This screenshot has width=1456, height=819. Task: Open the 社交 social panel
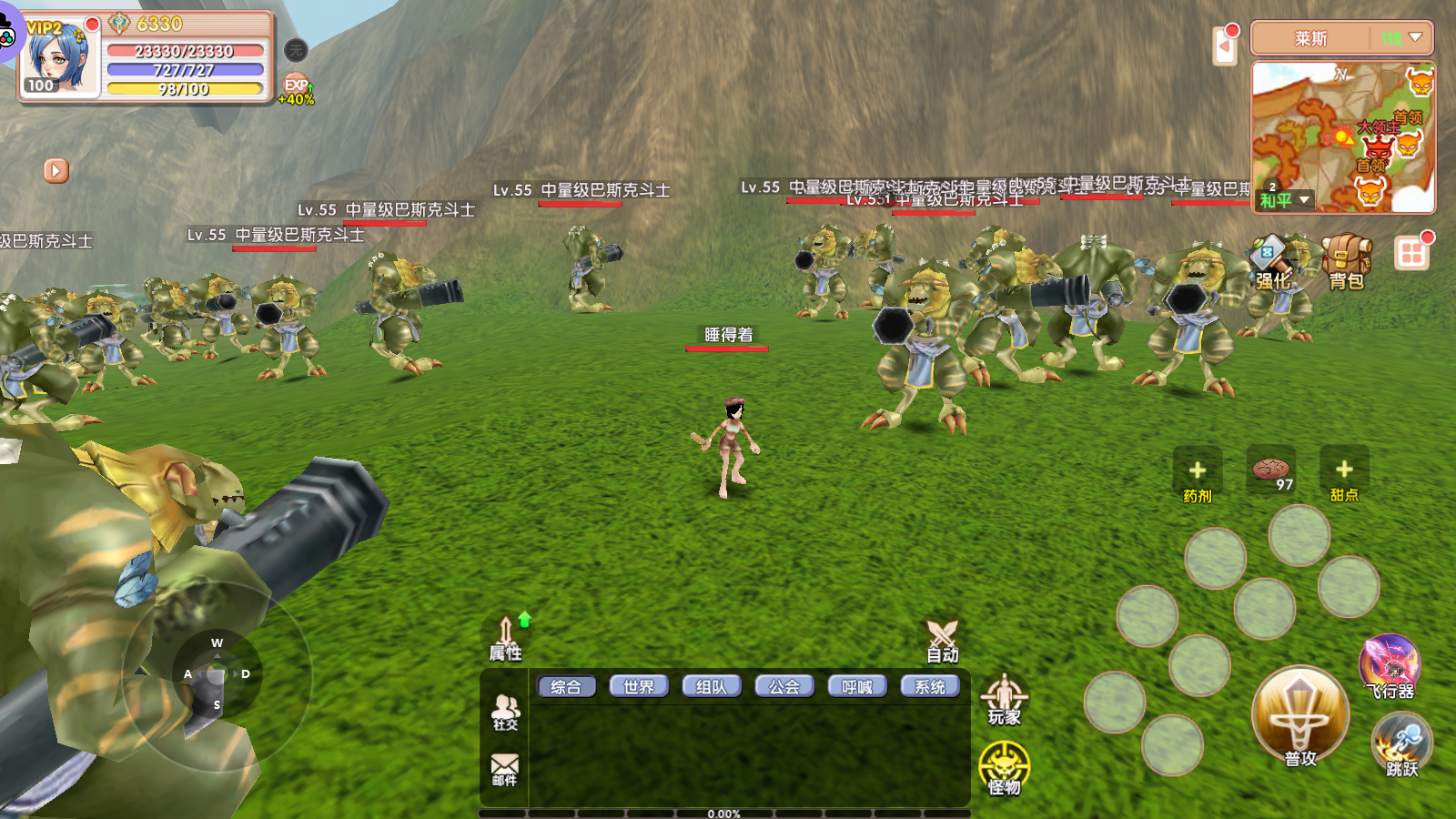pos(505,712)
